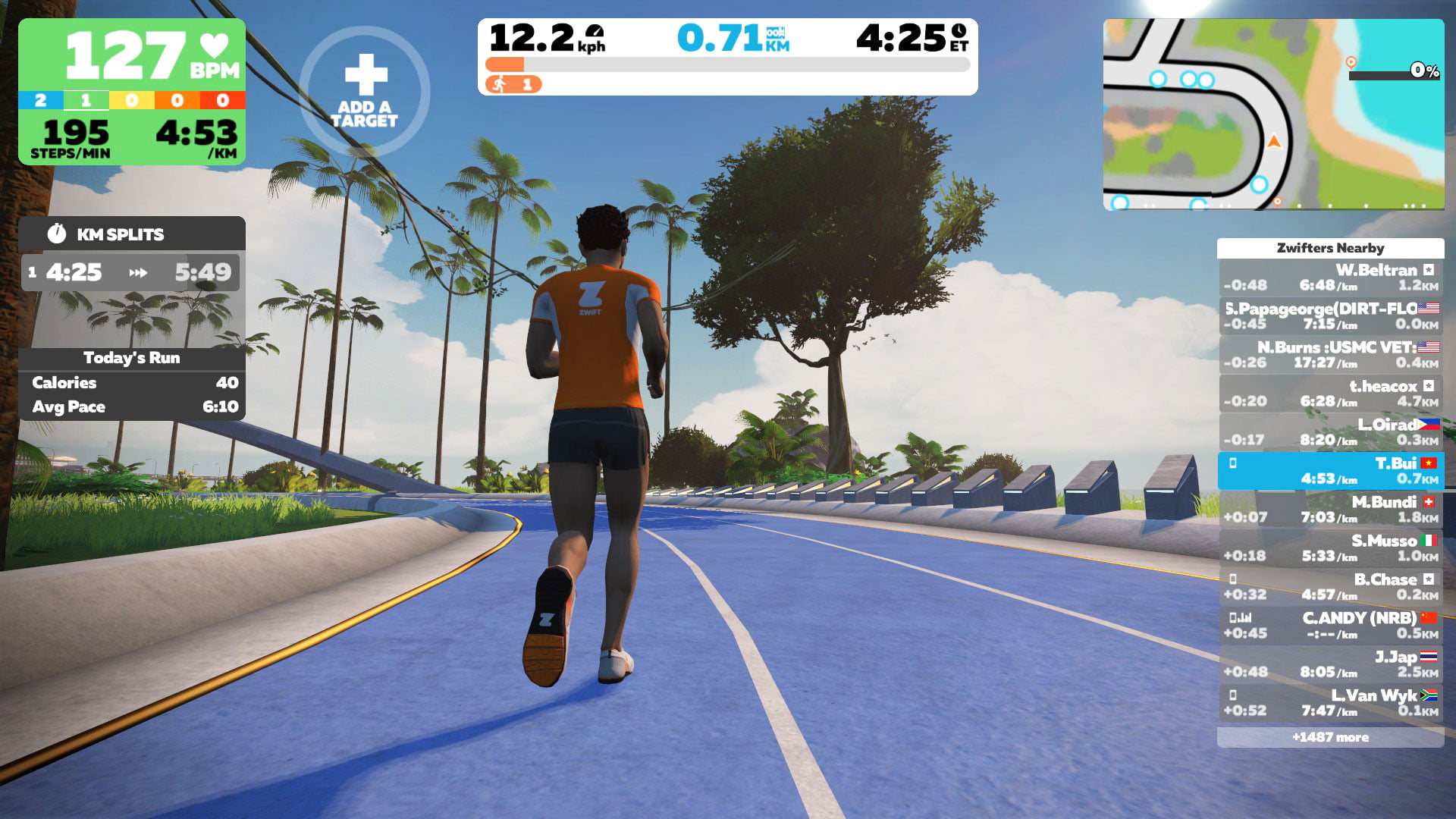Click the heart icon beside the 127 BPM readout

click(x=215, y=45)
